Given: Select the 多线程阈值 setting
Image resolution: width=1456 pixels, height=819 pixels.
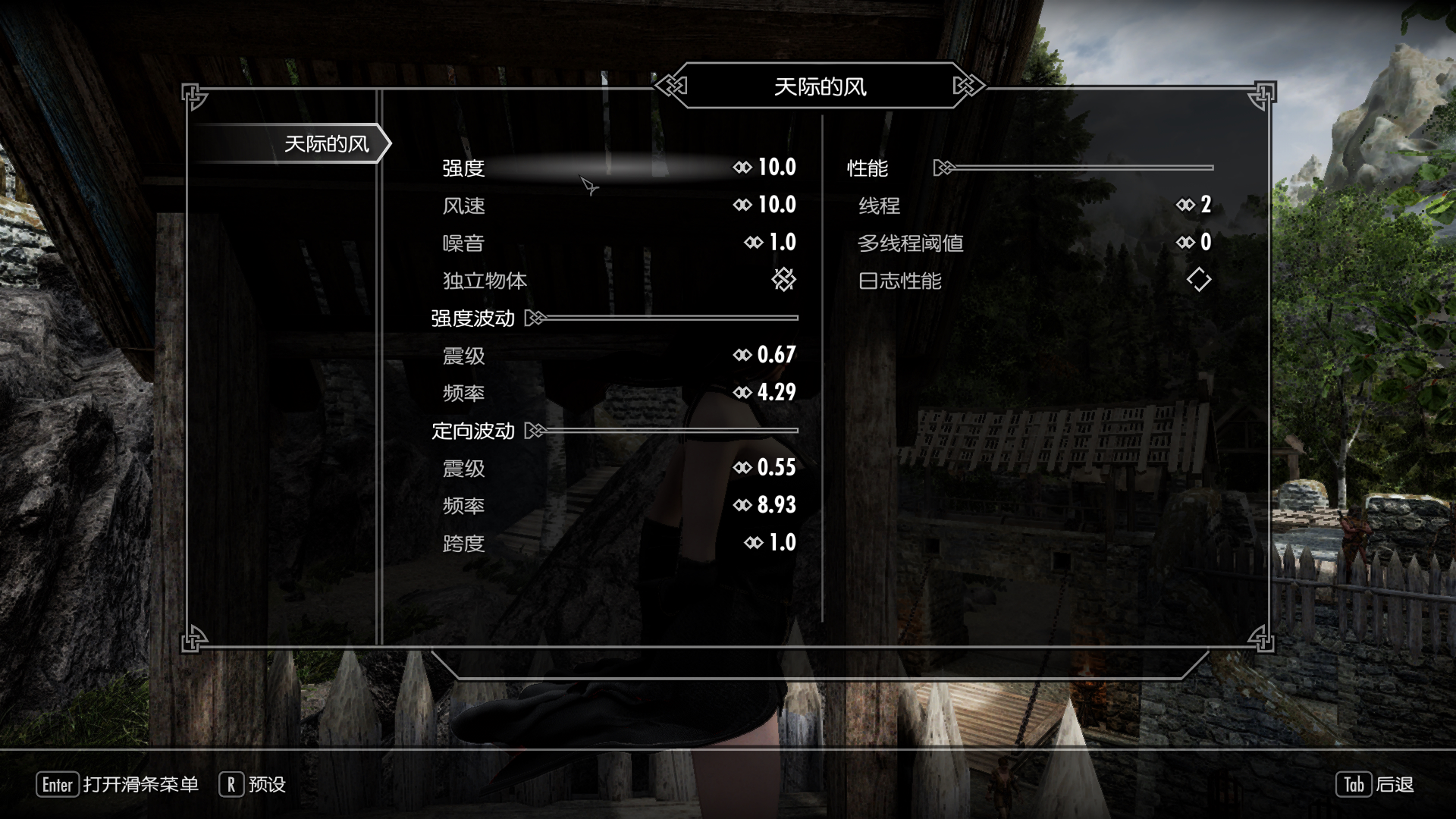Looking at the screenshot, I should tap(1035, 243).
